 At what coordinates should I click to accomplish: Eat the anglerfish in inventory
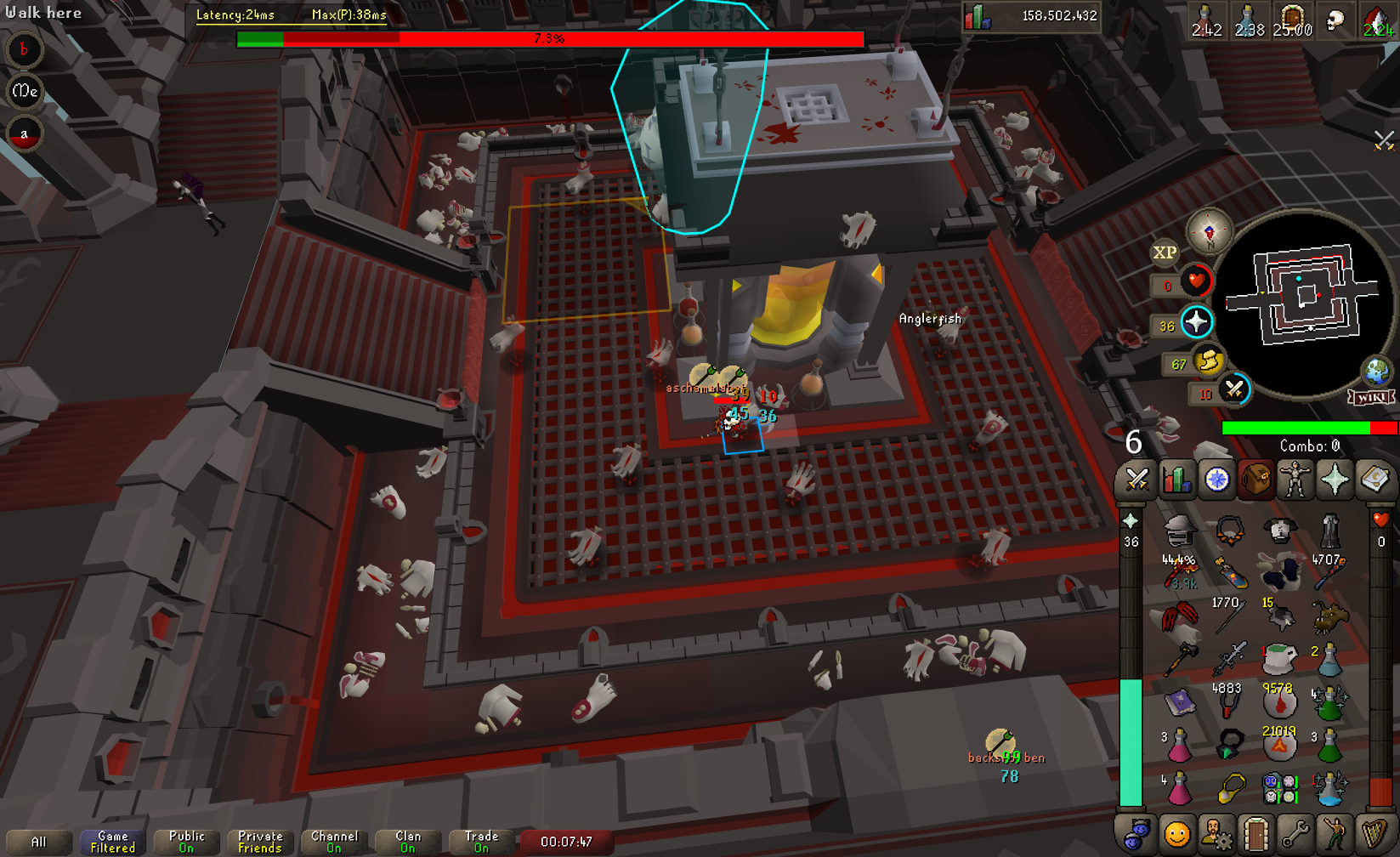pos(1331,617)
